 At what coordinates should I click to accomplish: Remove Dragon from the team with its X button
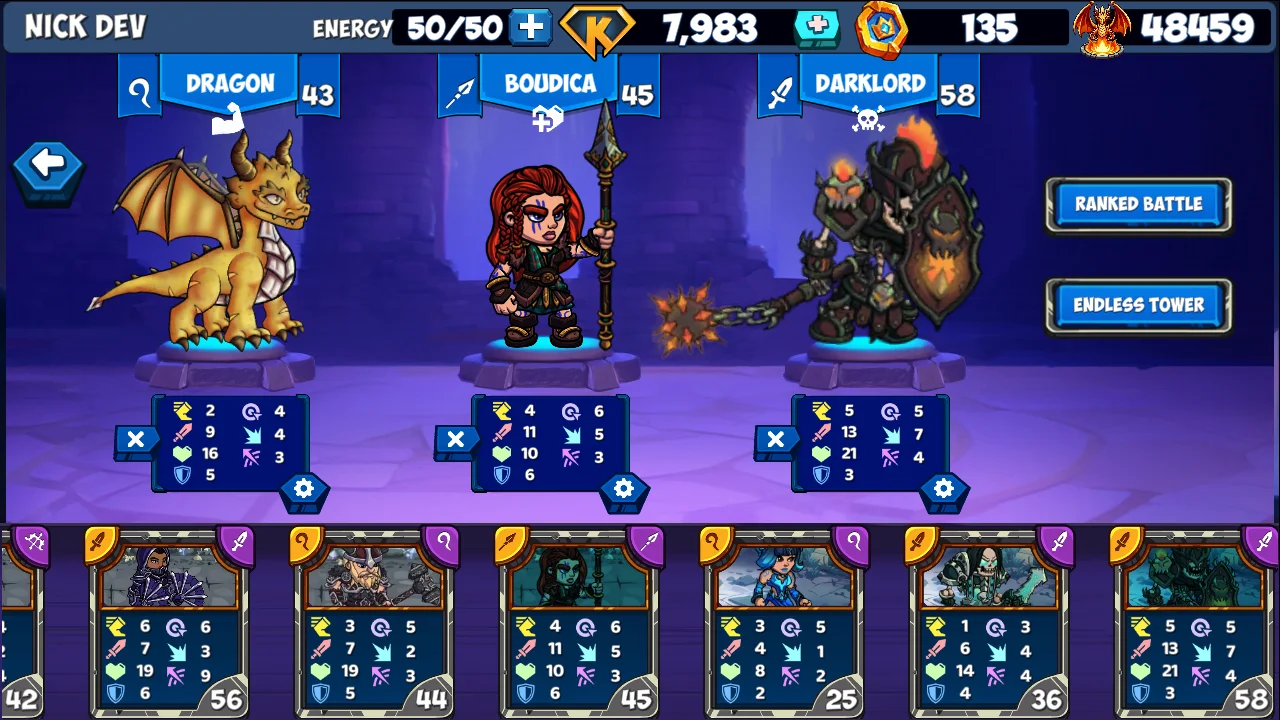136,439
